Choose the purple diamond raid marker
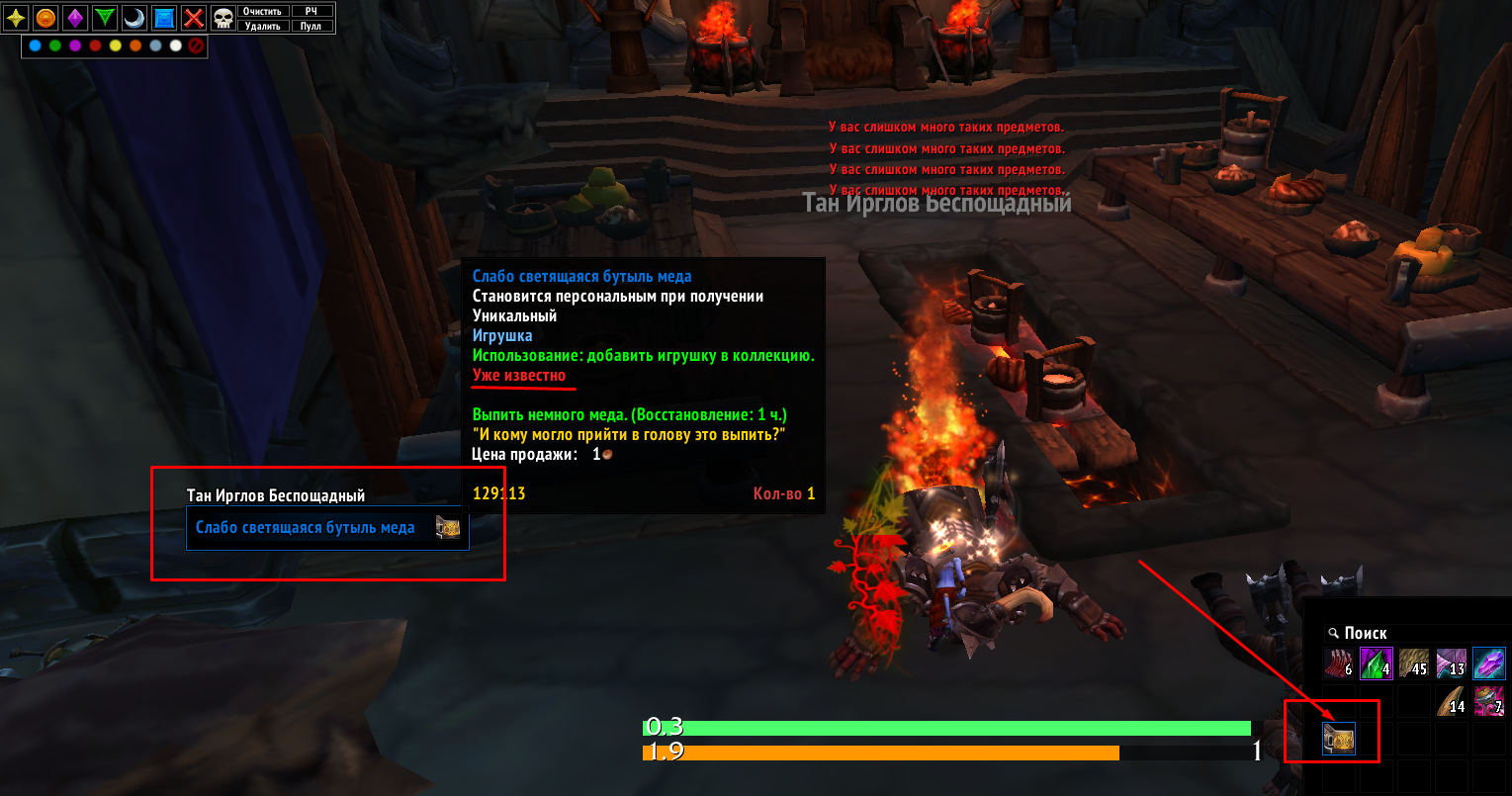This screenshot has width=1512, height=796. (x=76, y=17)
